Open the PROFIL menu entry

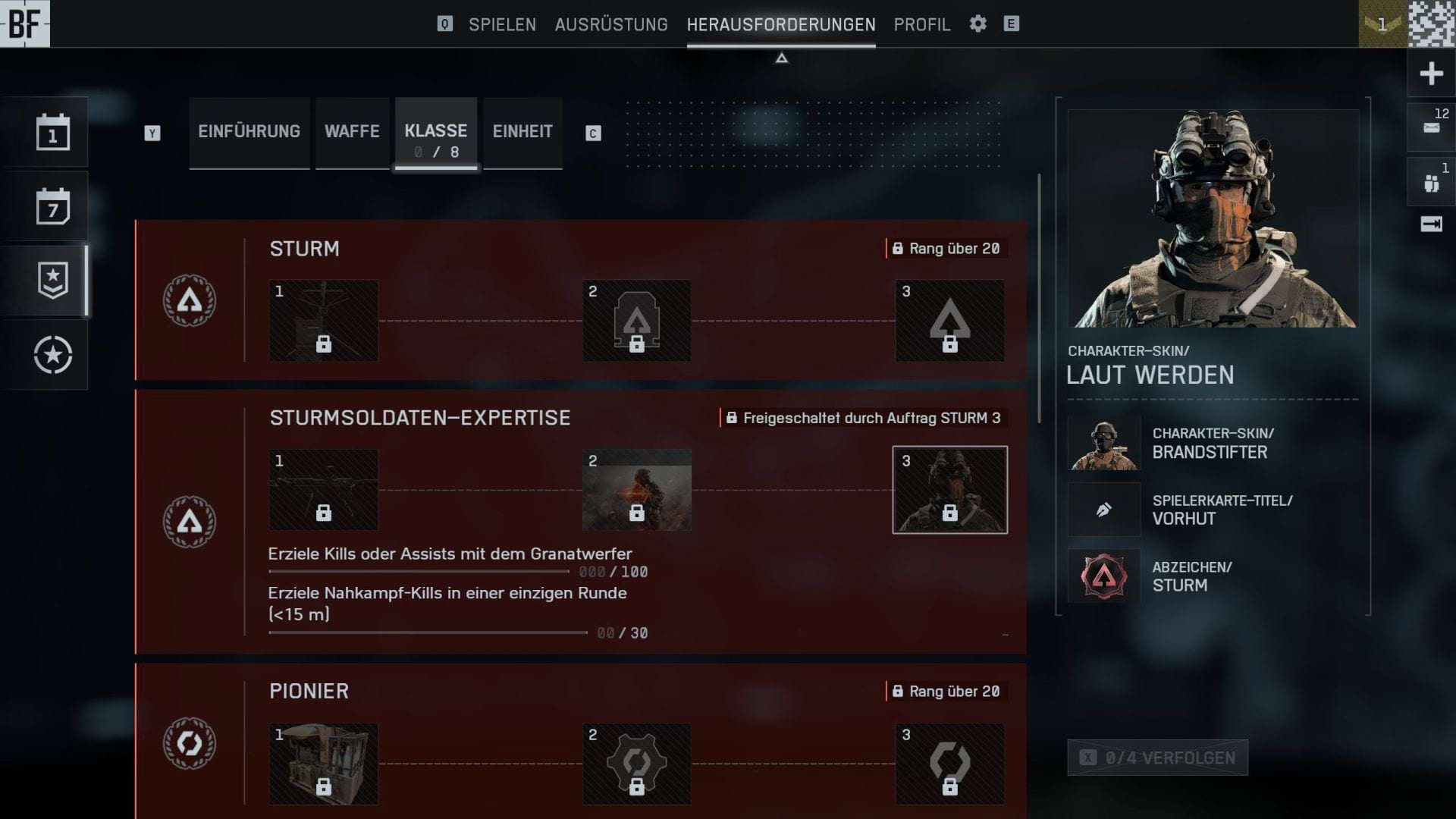click(x=921, y=24)
